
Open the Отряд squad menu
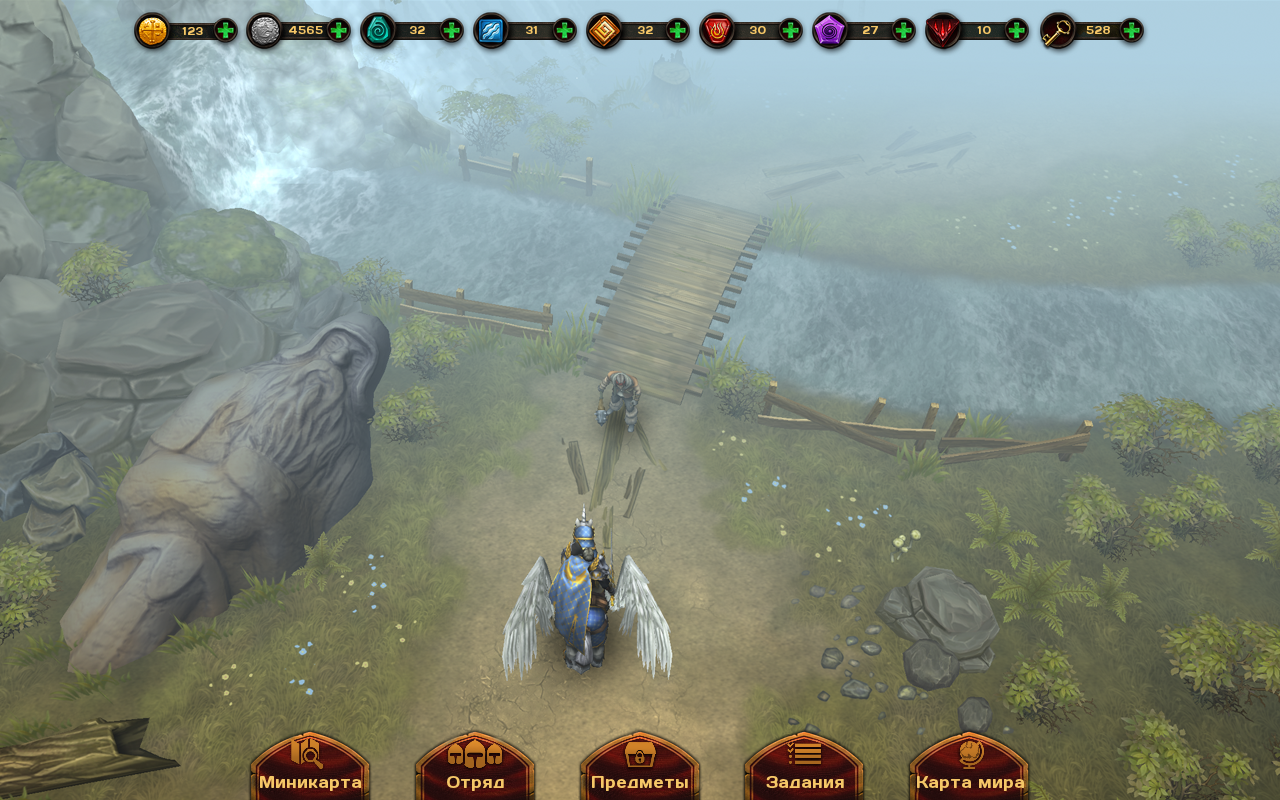coord(475,768)
